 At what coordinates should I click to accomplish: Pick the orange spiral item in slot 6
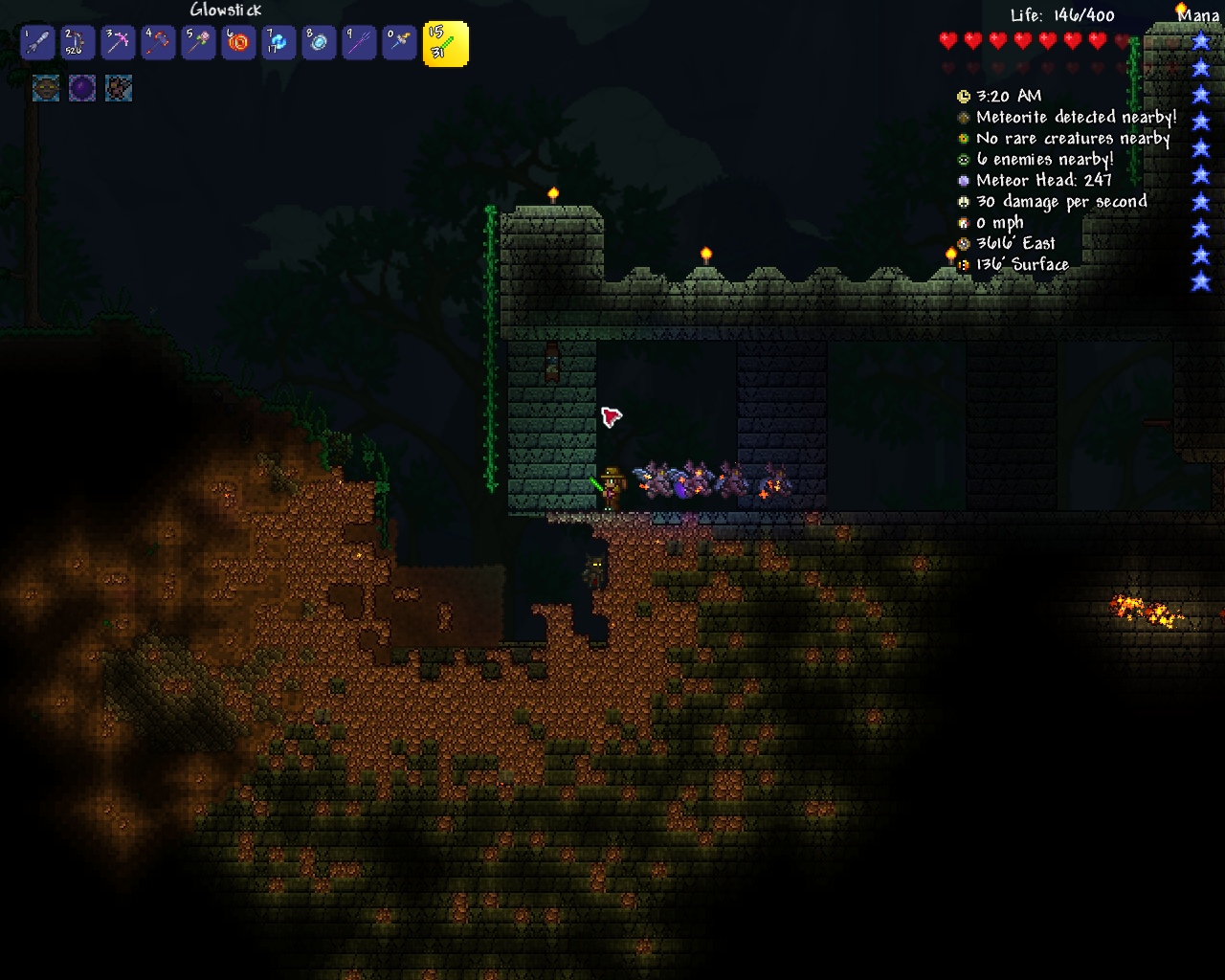pyautogui.click(x=238, y=43)
